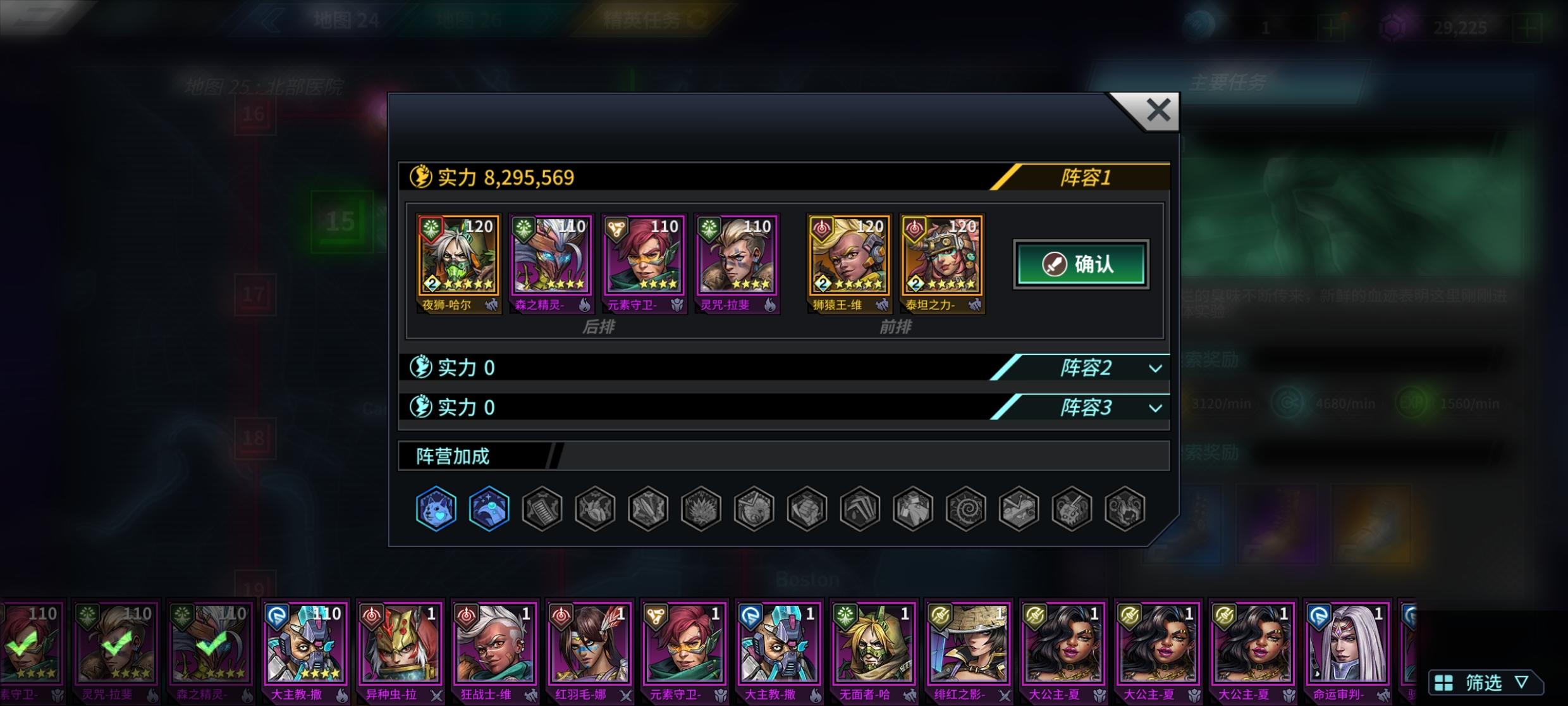Viewport: 1568px width, 706px height.
Task: Click the power fist icon beside 8,295,569
Action: pyautogui.click(x=423, y=178)
